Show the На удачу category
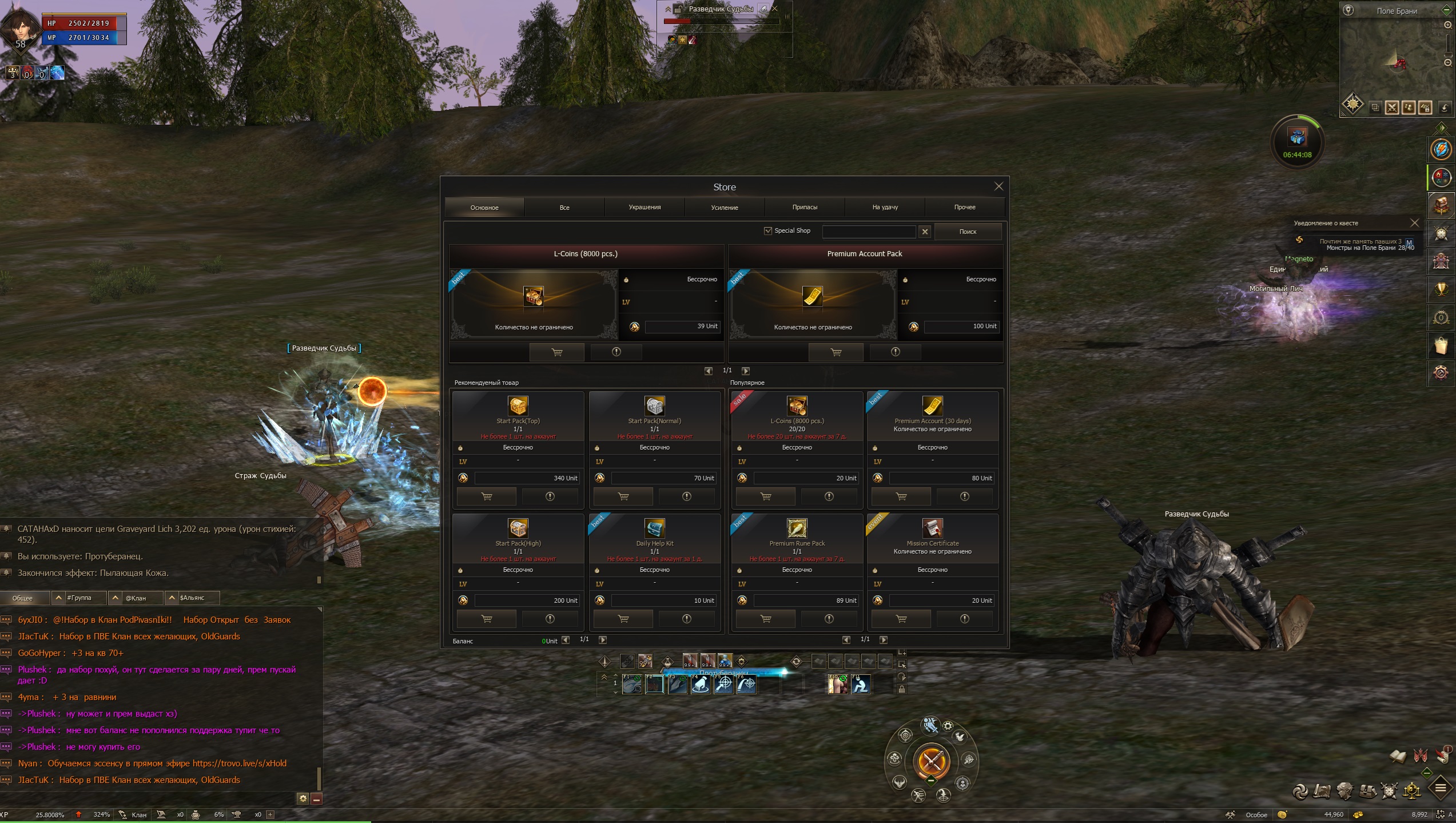This screenshot has height=823, width=1456. click(x=885, y=207)
